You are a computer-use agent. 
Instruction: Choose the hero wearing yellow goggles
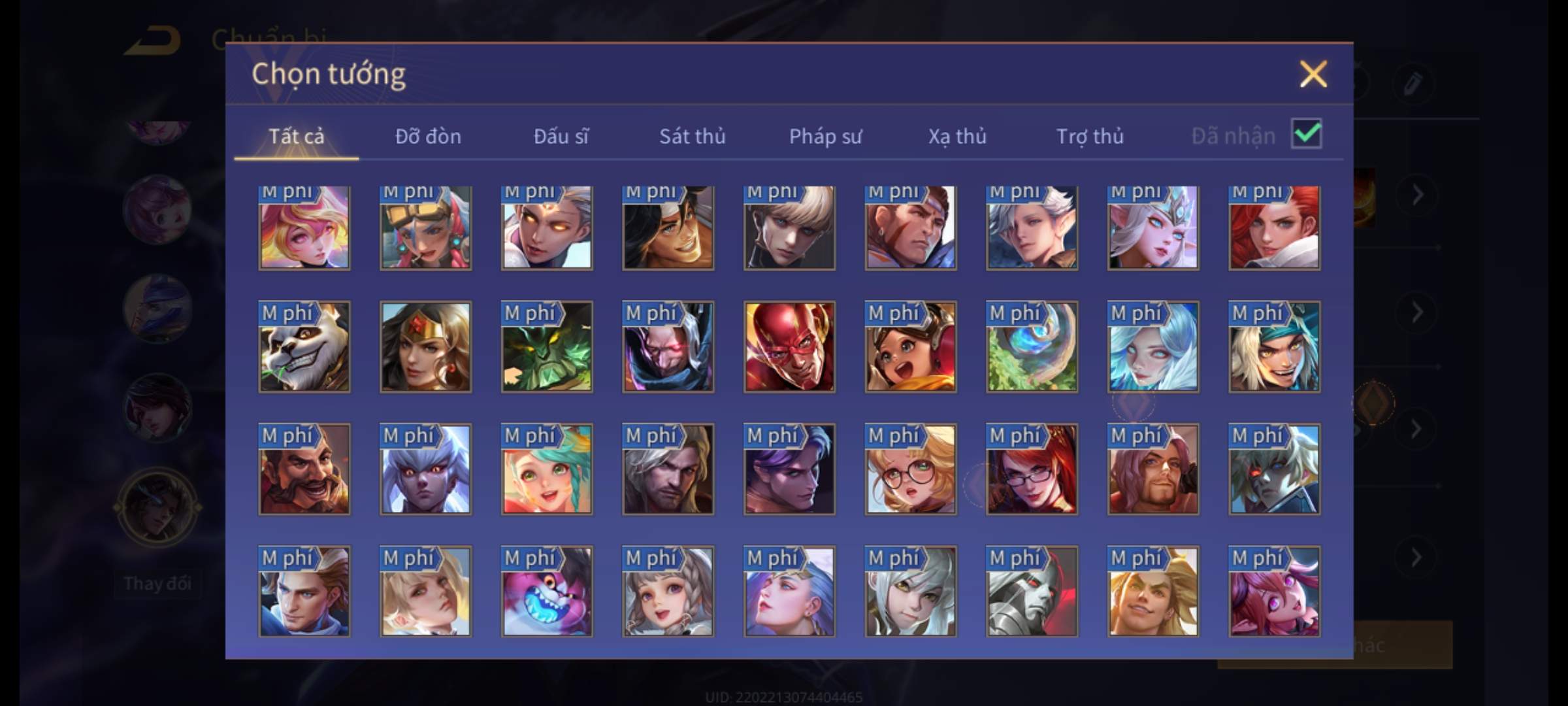(x=425, y=227)
